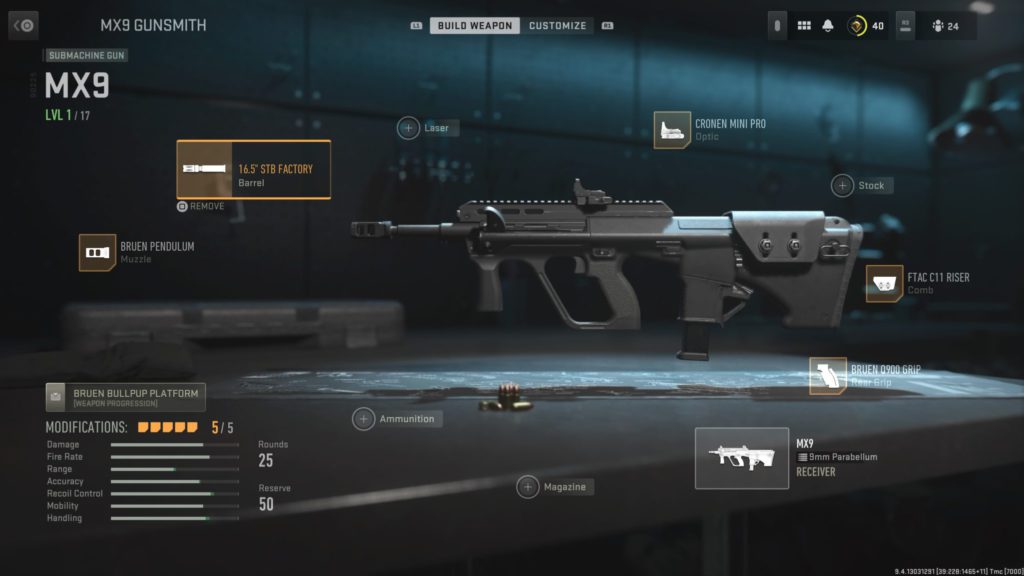Add an Ammunition attachment

(364, 419)
